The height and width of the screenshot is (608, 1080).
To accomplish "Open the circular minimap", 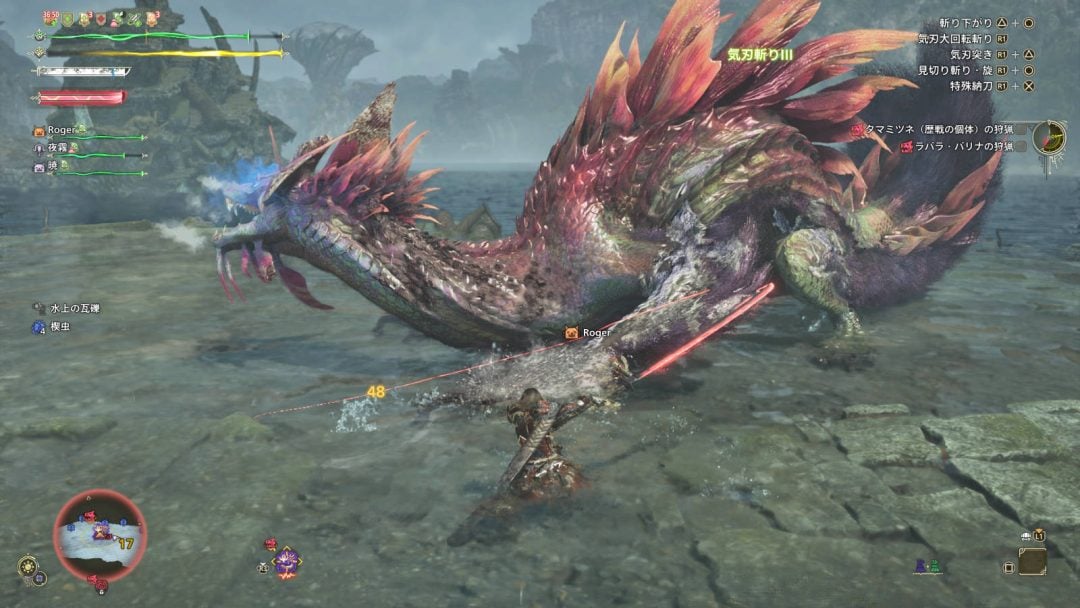I will coord(99,535).
